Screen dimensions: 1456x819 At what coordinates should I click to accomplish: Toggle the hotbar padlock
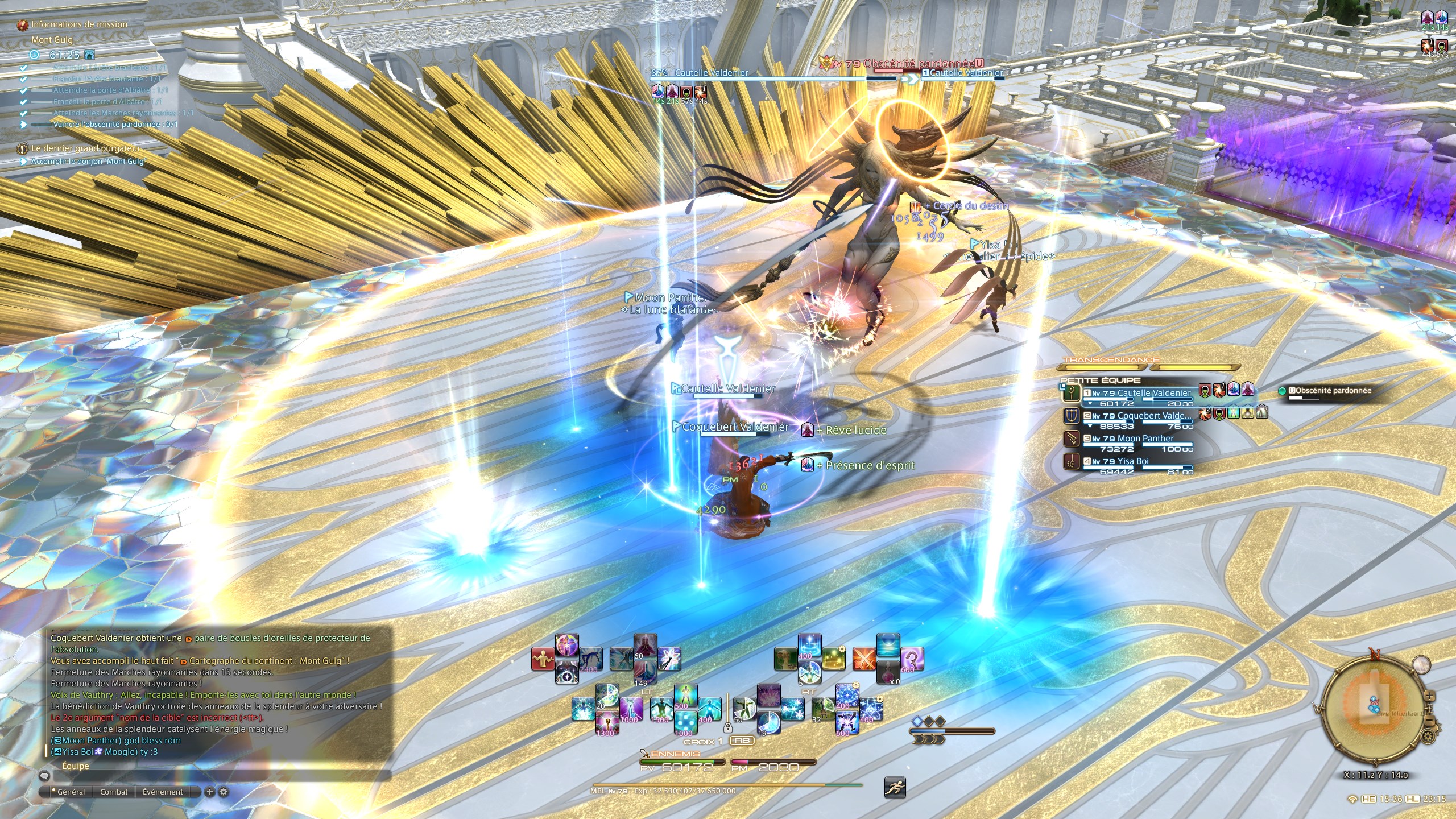tap(727, 727)
